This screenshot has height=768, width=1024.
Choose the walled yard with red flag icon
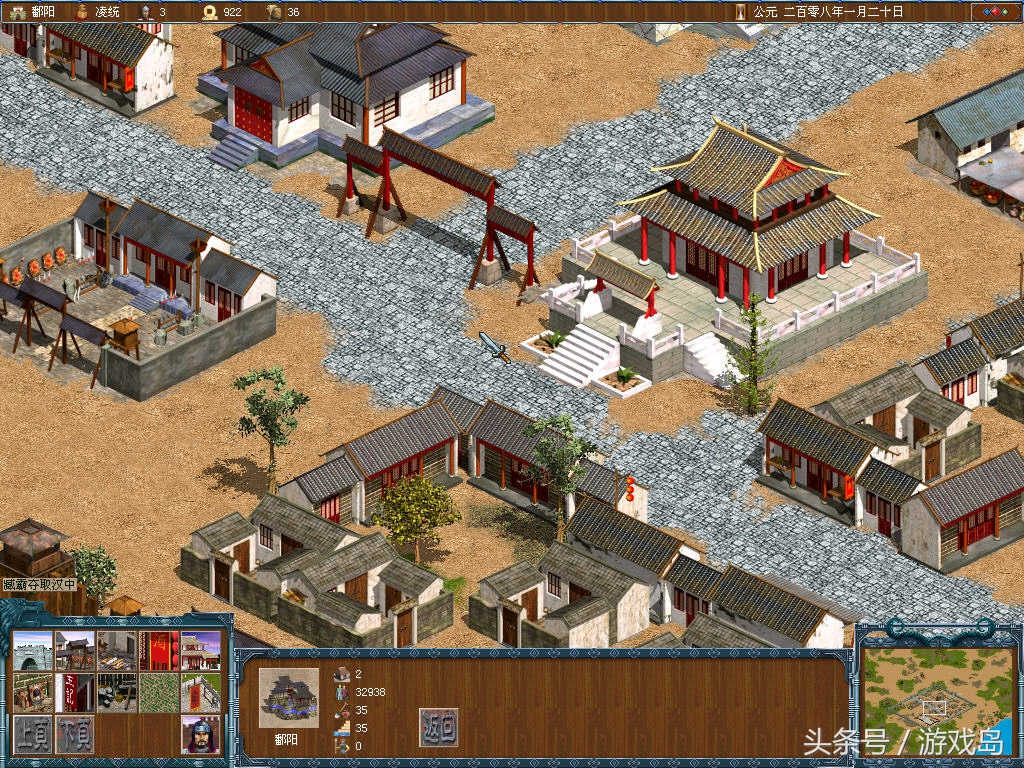(200, 692)
